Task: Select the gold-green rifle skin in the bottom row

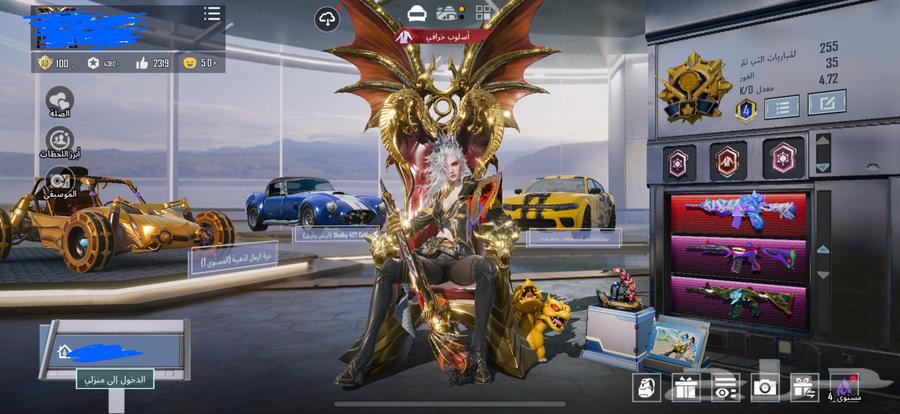Action: click(738, 300)
